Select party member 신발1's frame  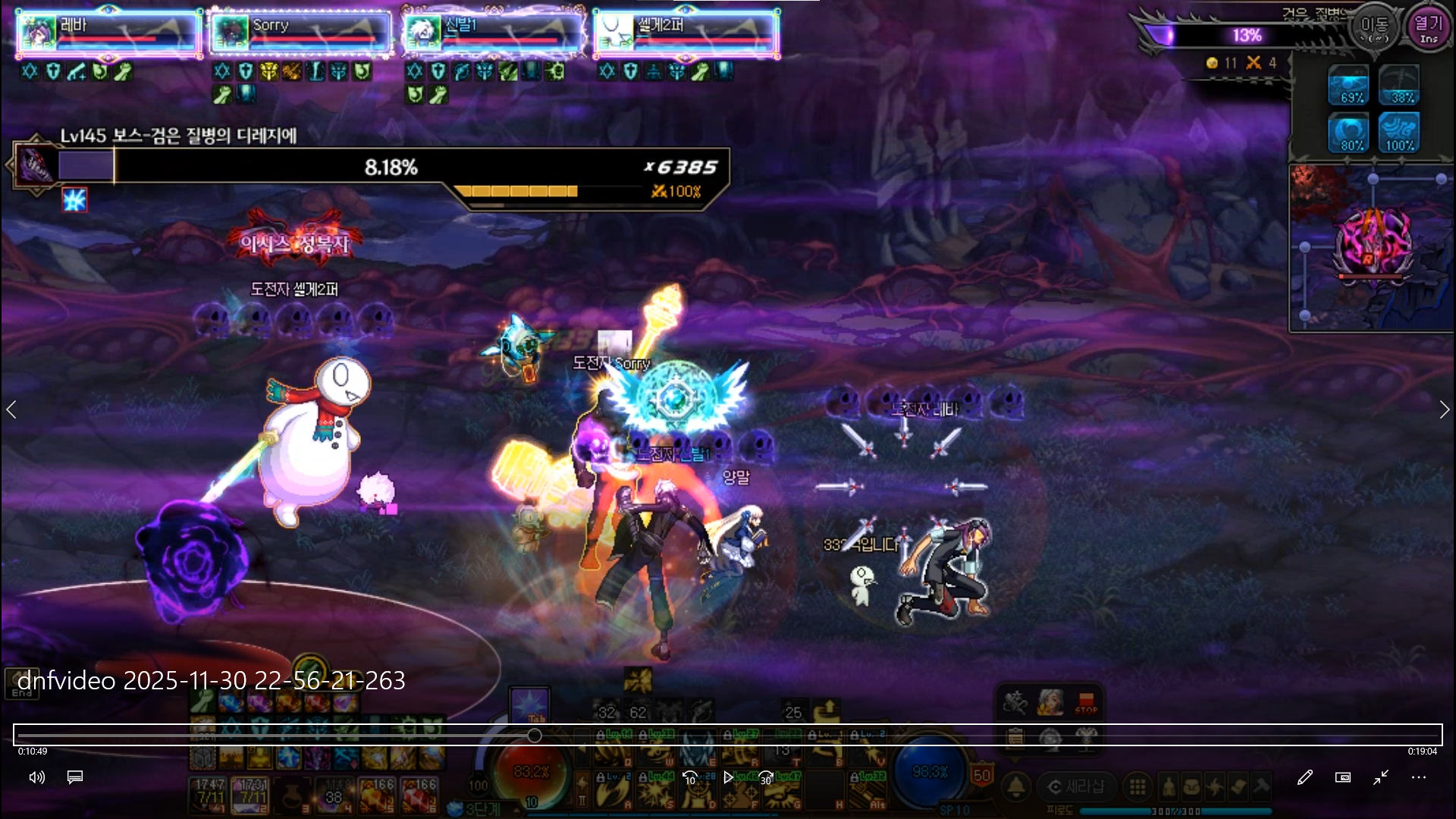click(494, 33)
